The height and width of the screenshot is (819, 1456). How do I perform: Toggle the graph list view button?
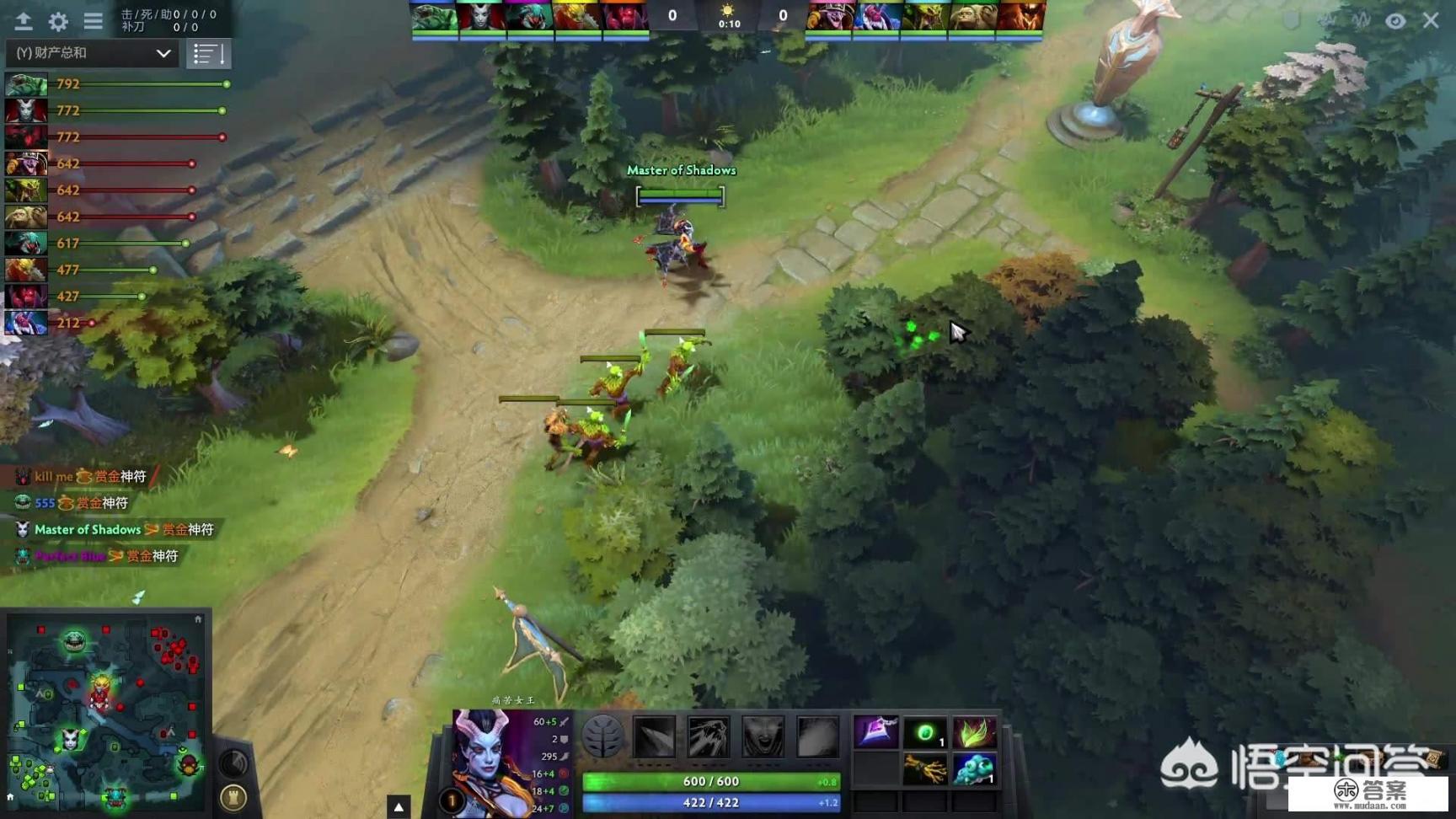(208, 54)
